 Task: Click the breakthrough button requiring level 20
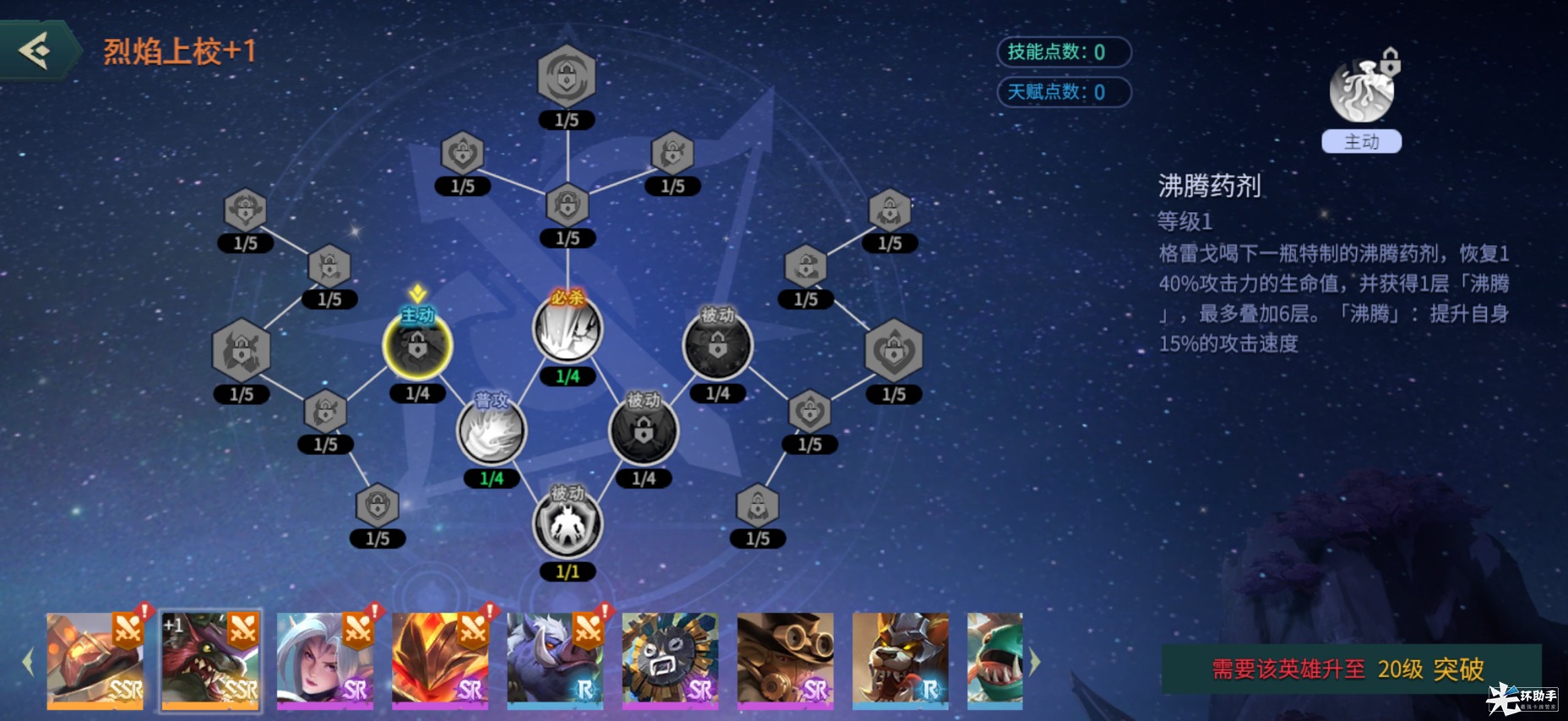tap(1350, 669)
